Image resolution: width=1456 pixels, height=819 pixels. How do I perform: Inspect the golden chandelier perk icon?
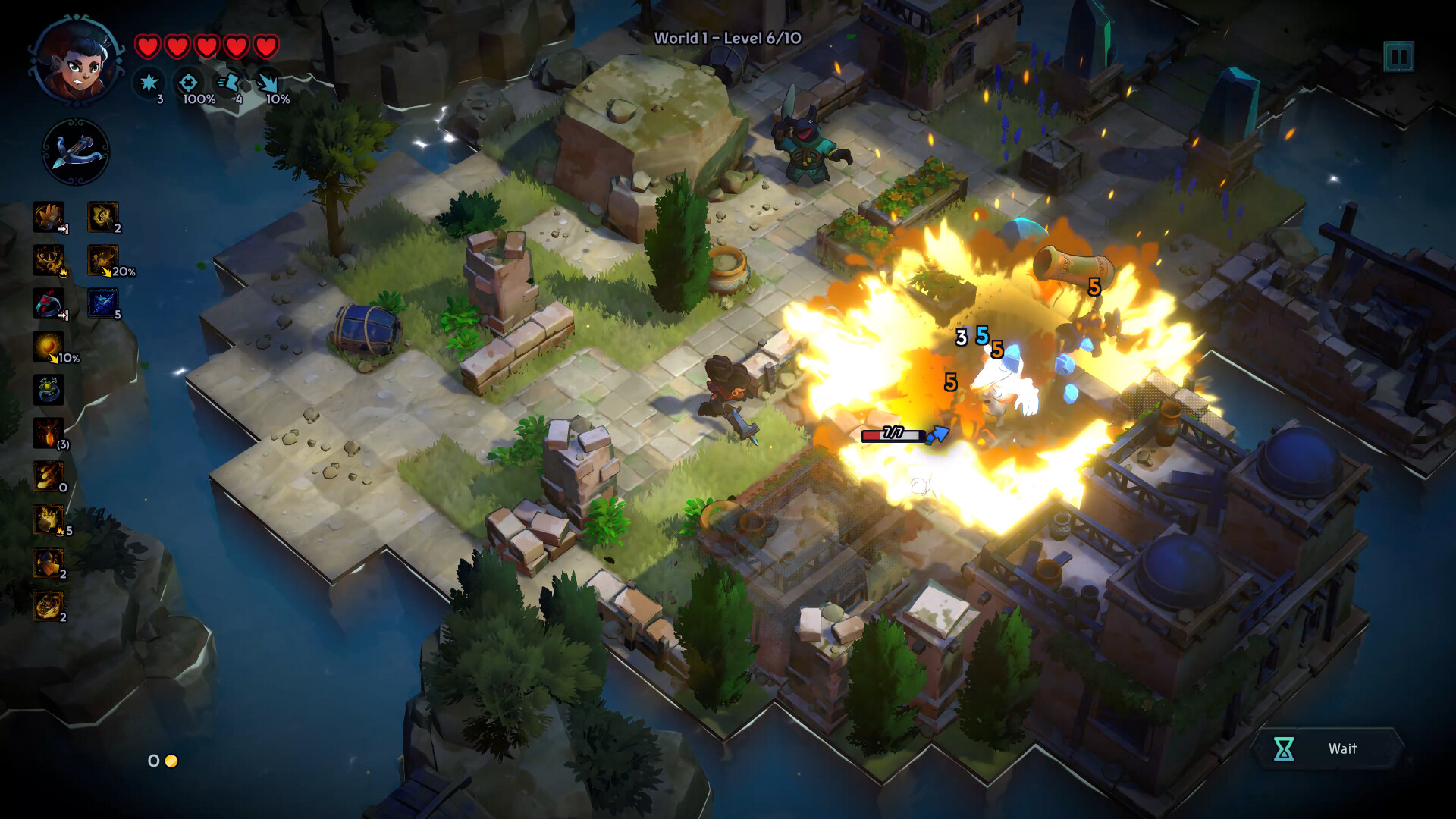pos(49,261)
